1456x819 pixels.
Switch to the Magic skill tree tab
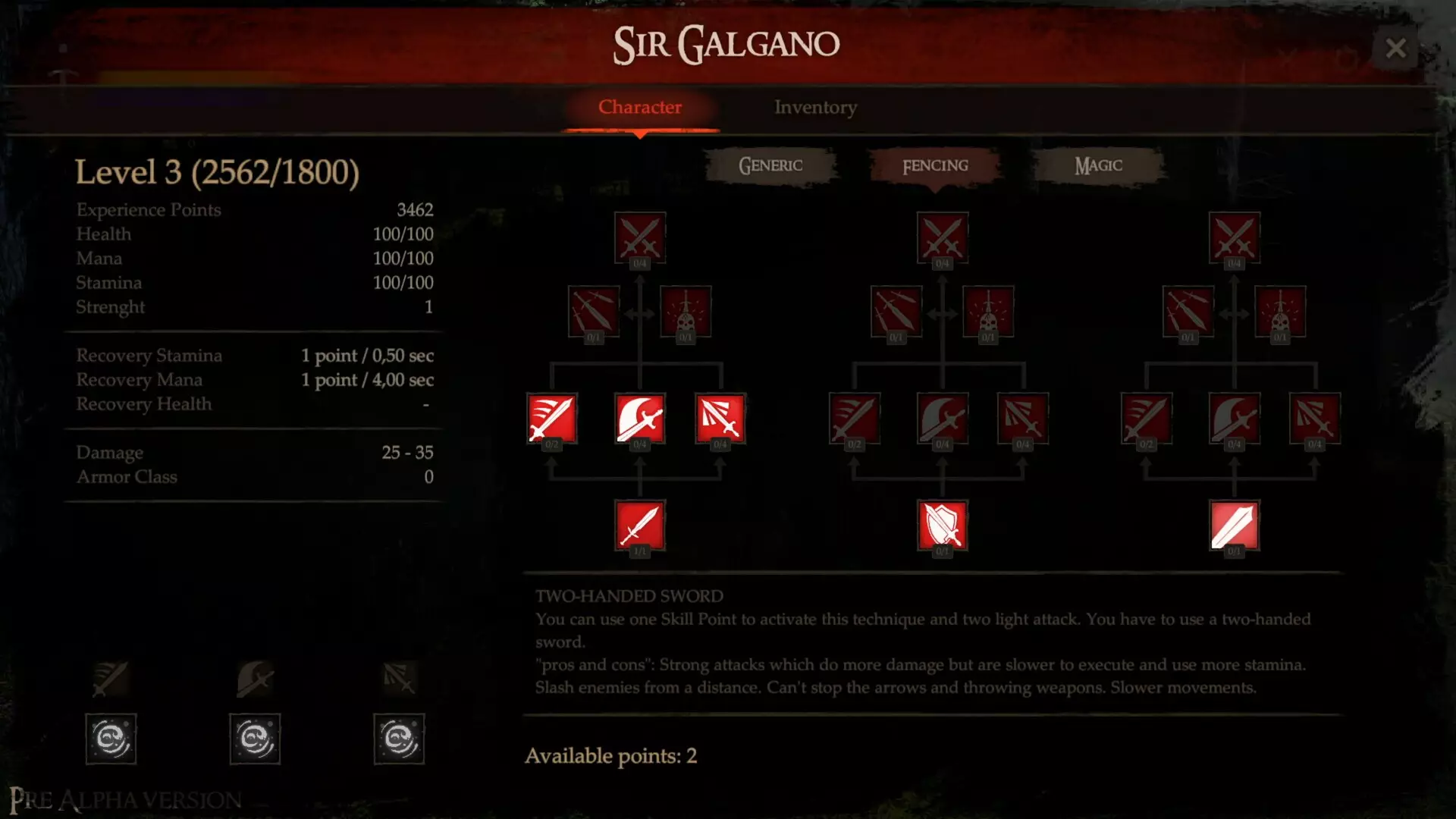tap(1098, 165)
